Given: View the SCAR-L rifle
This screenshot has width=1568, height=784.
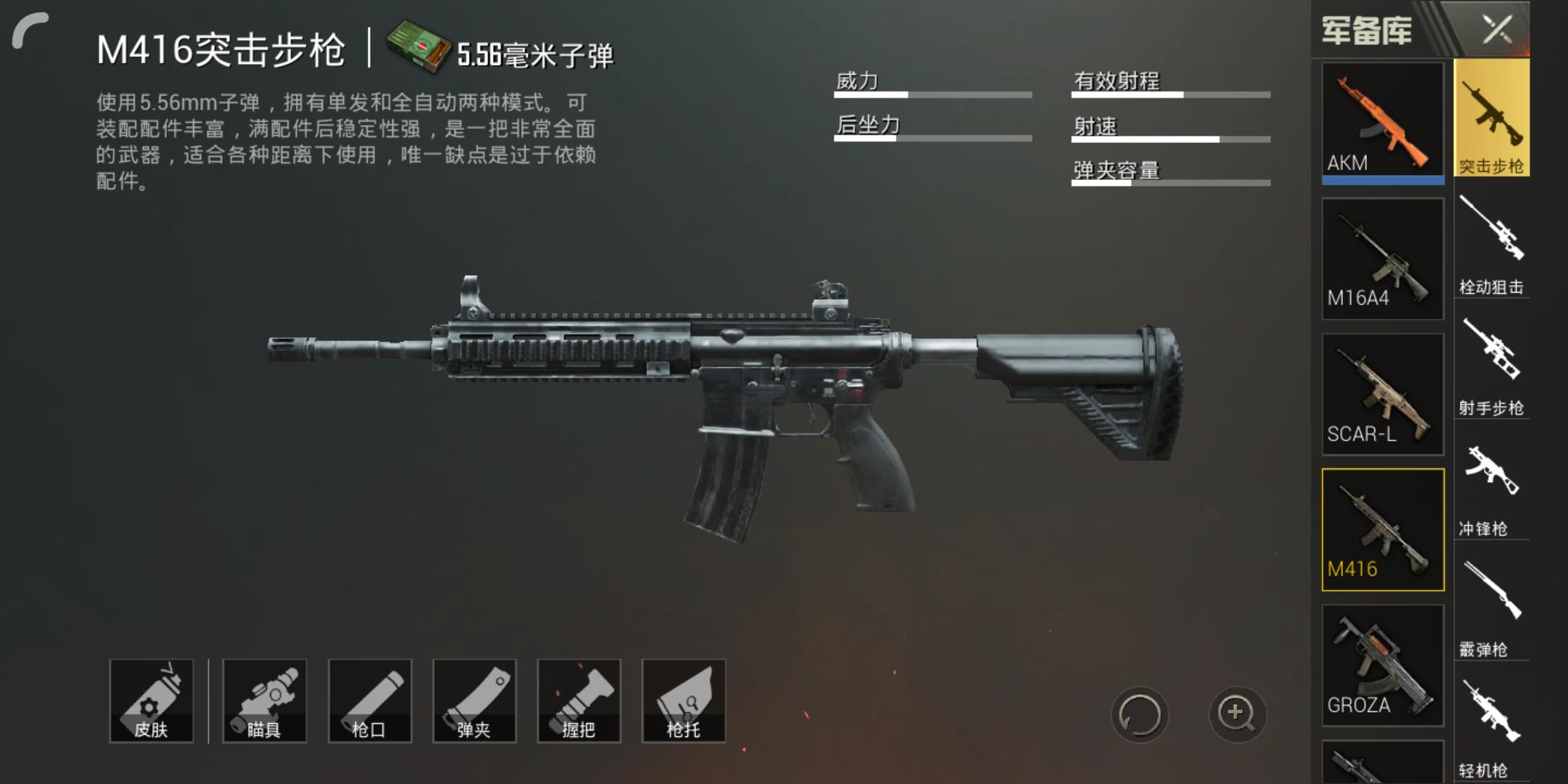Looking at the screenshot, I should pyautogui.click(x=1382, y=394).
